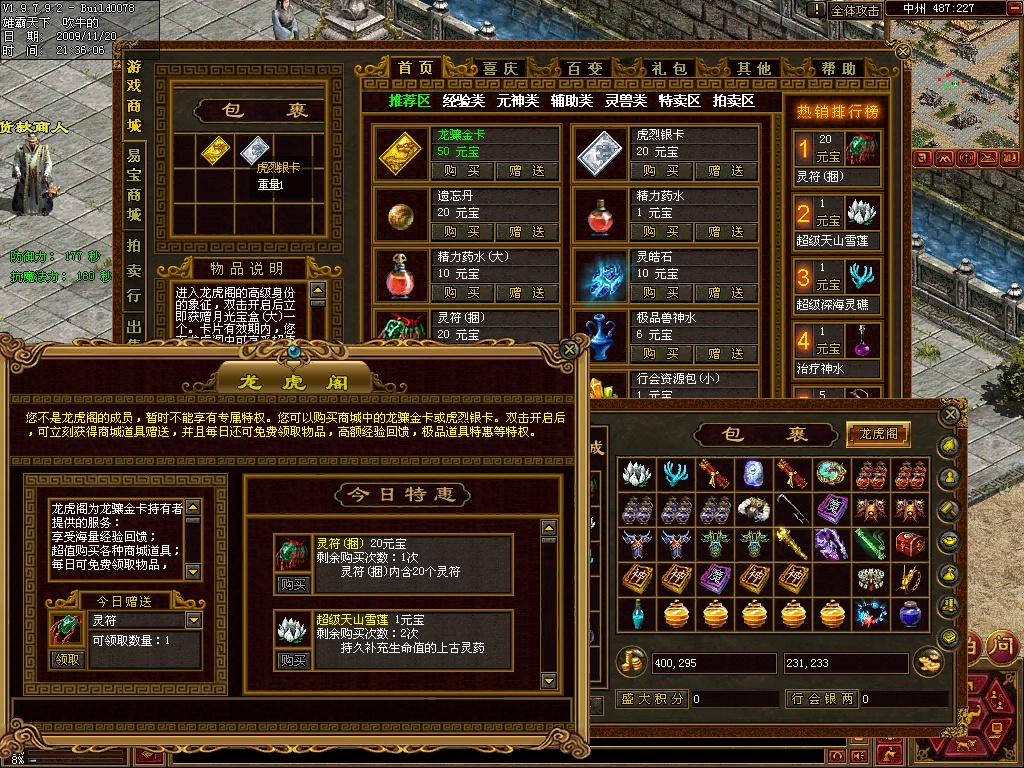Purchase 遗忘丹 for 20 元宝
This screenshot has height=768, width=1024.
coord(462,232)
